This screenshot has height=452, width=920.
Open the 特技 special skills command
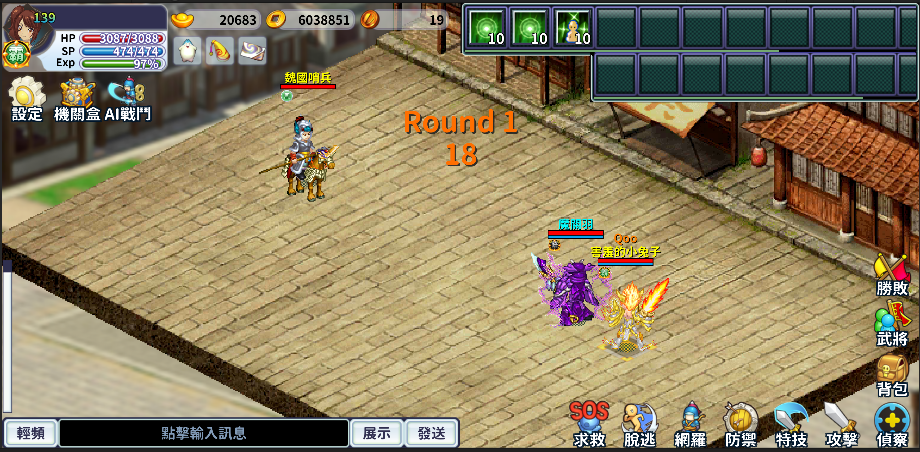pos(791,424)
